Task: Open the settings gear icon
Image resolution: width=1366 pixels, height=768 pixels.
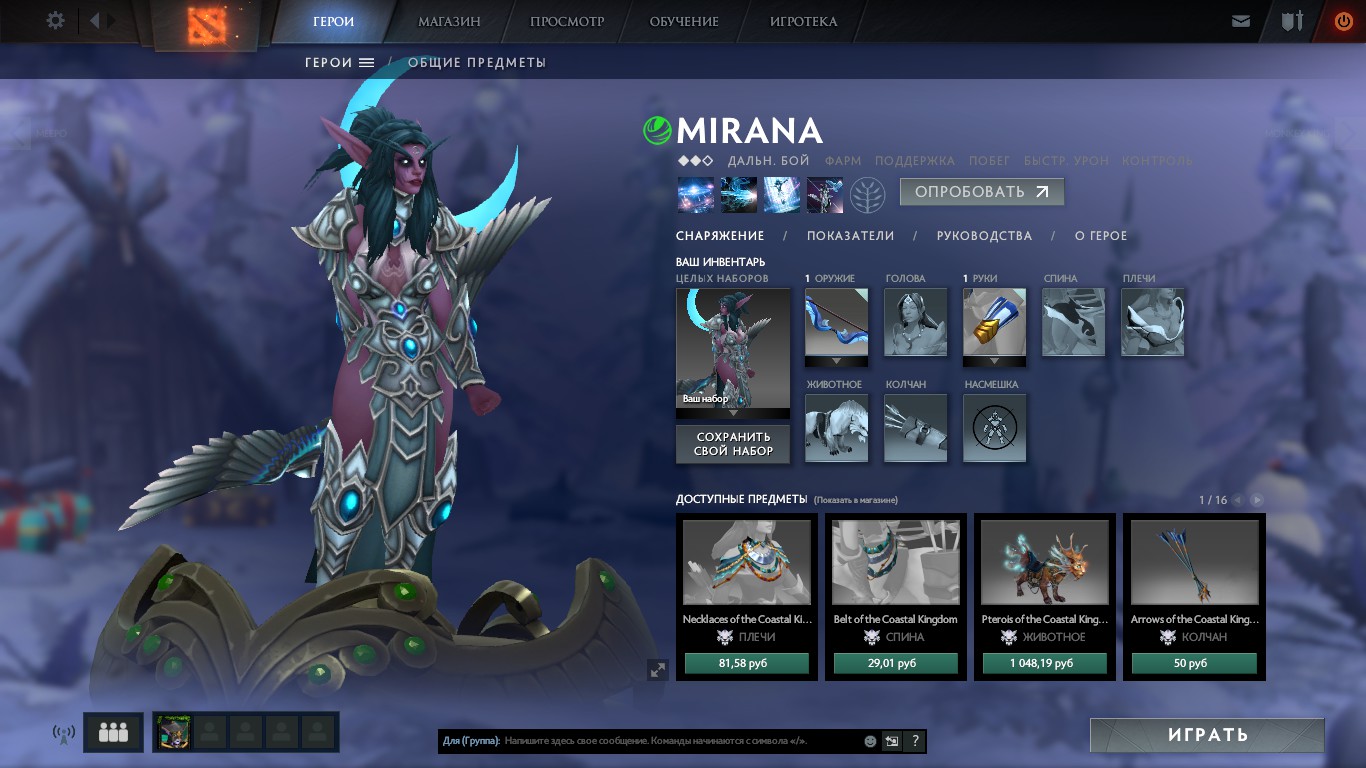Action: click(56, 20)
